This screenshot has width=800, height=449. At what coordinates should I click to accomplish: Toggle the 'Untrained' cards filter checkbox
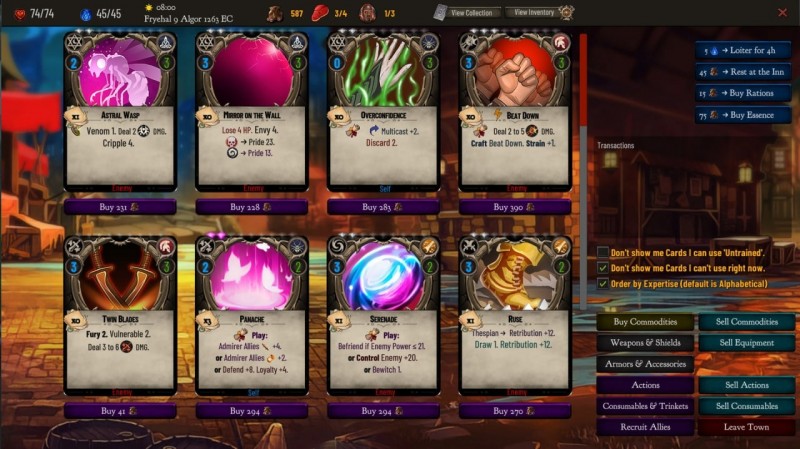(x=603, y=252)
